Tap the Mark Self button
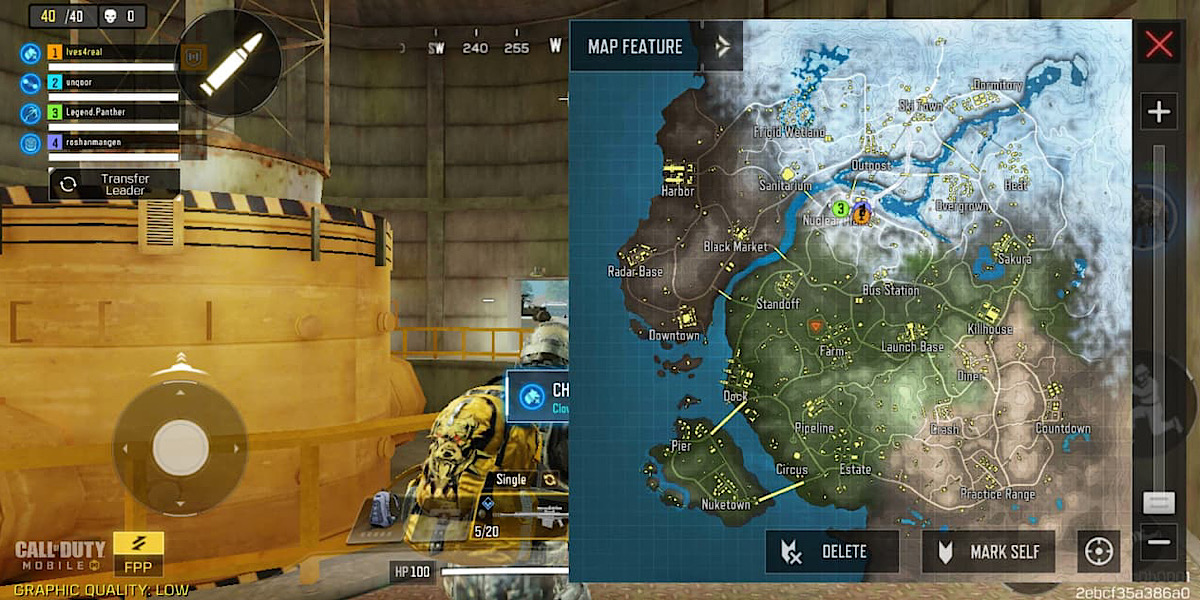Viewport: 1200px width, 600px height. tap(988, 552)
